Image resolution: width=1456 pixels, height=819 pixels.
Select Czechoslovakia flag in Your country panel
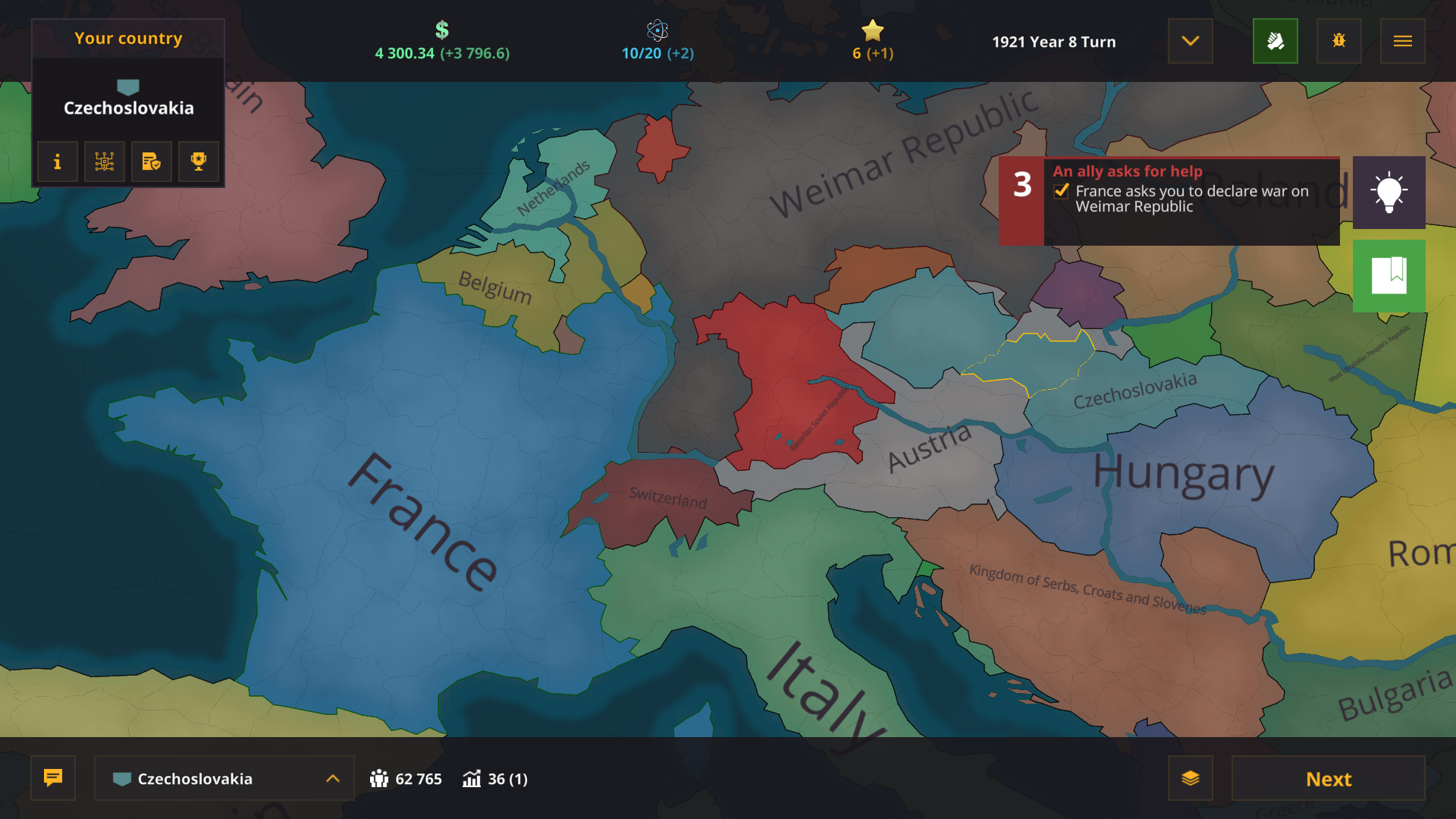(x=127, y=86)
